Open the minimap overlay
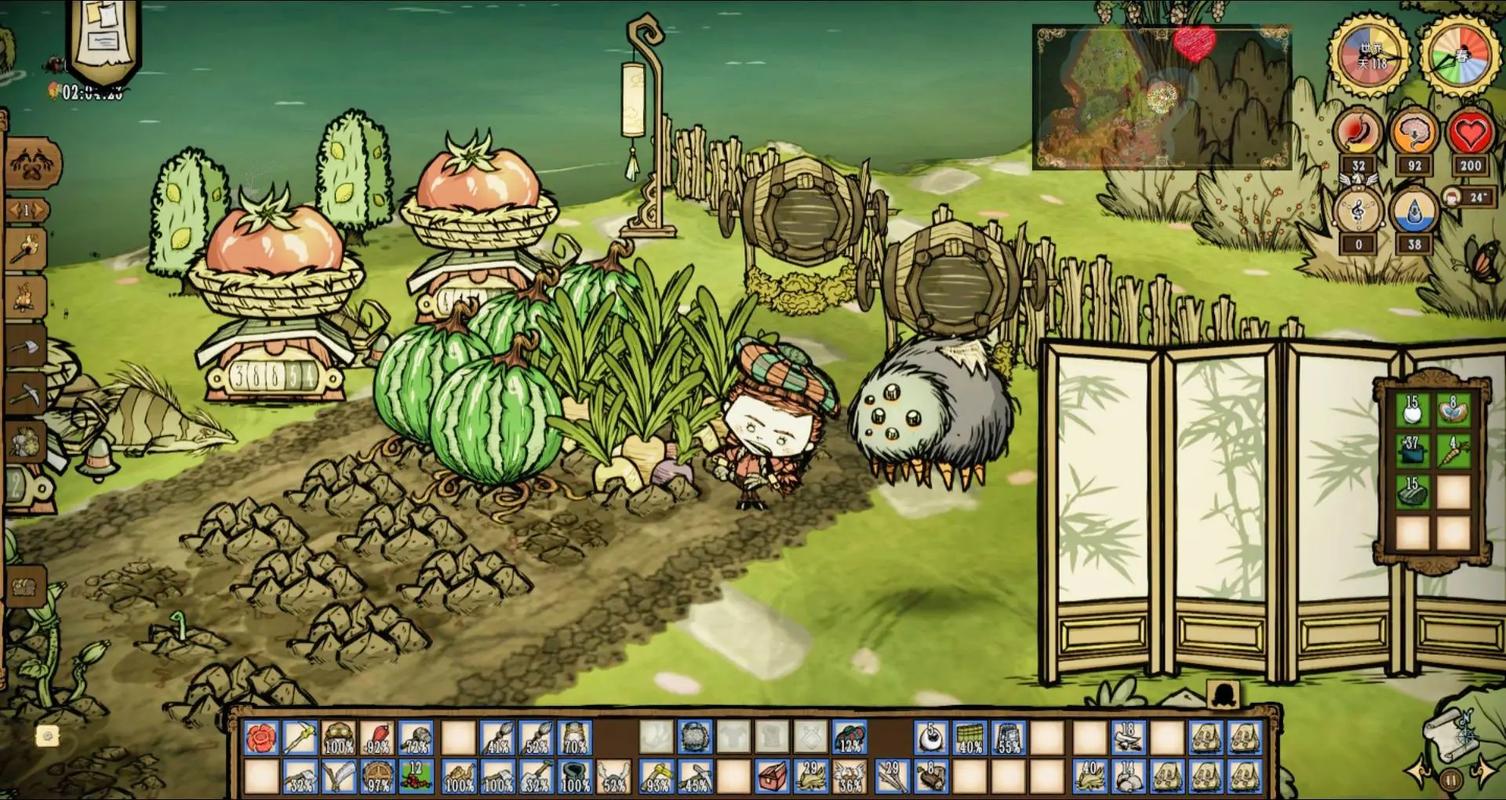Image resolution: width=1506 pixels, height=800 pixels. (1162, 97)
